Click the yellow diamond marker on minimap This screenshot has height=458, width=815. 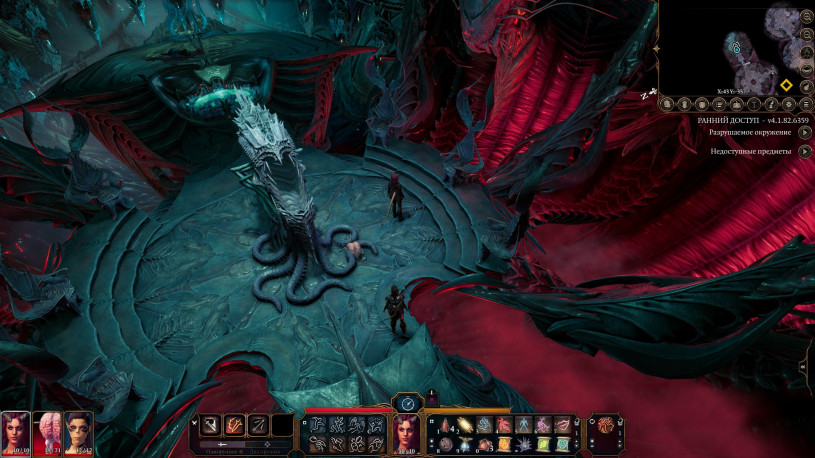click(x=787, y=85)
